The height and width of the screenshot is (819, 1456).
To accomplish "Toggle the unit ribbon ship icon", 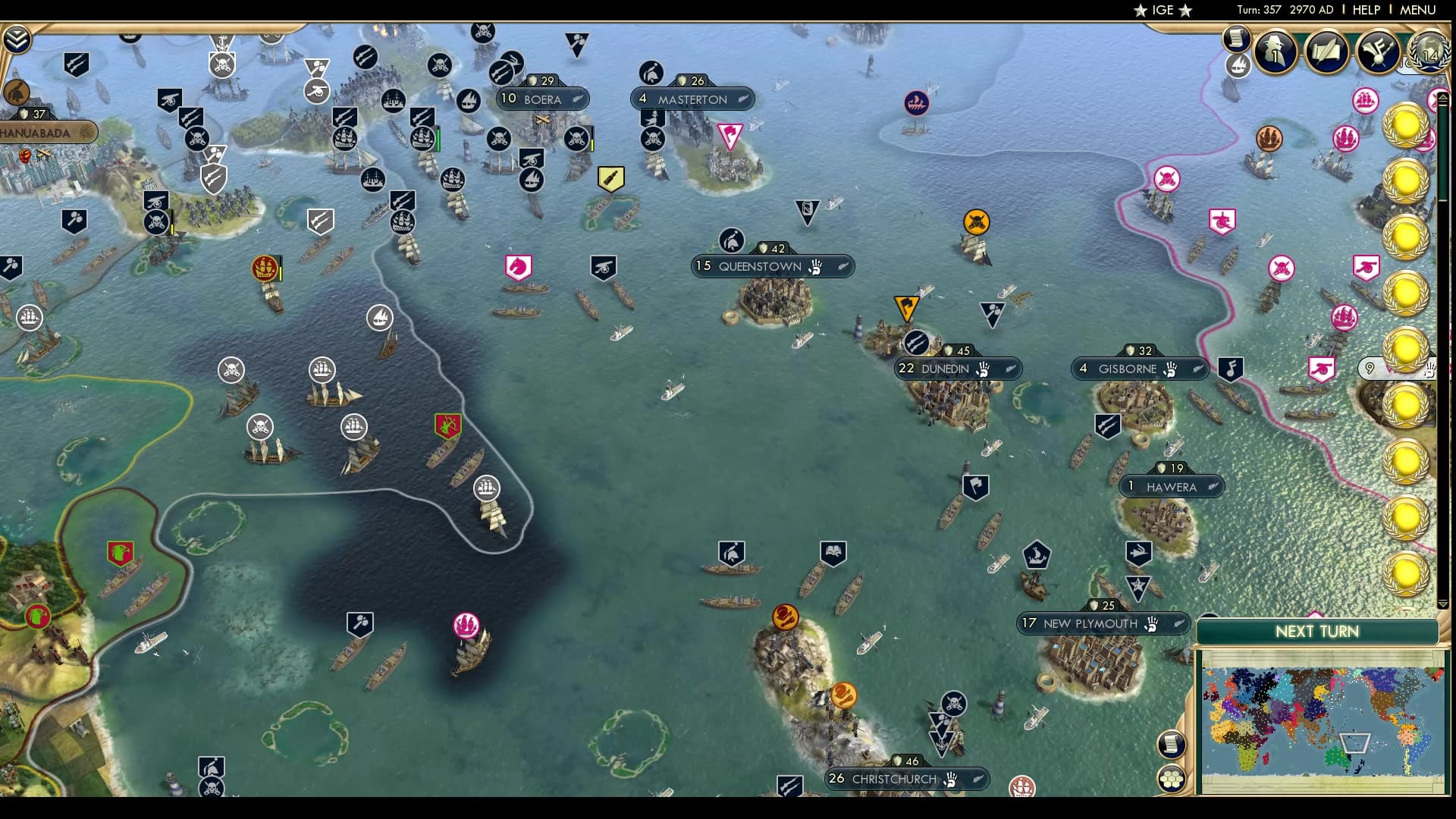I will point(1239,65).
